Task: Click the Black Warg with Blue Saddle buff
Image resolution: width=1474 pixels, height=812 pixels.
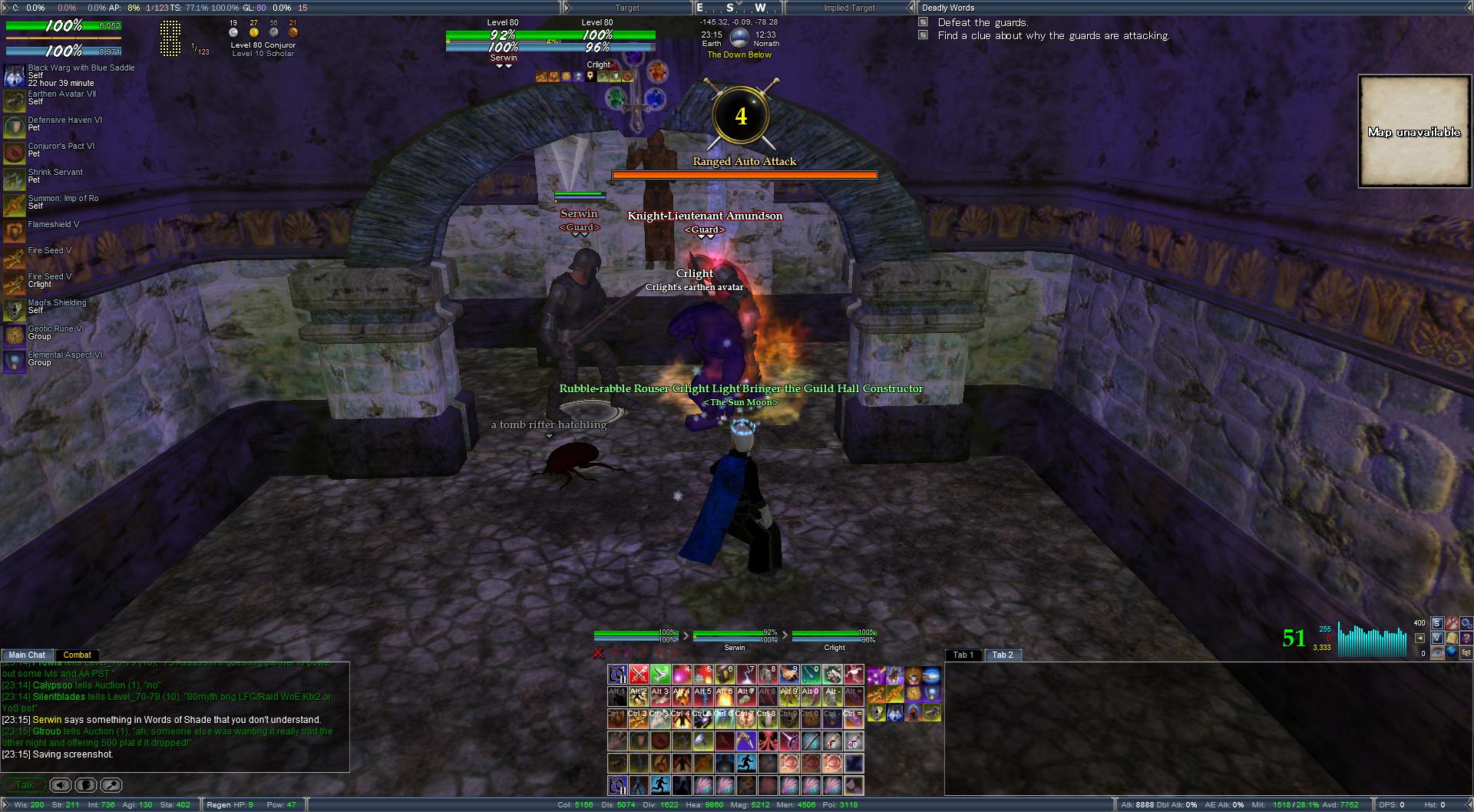Action: point(14,75)
